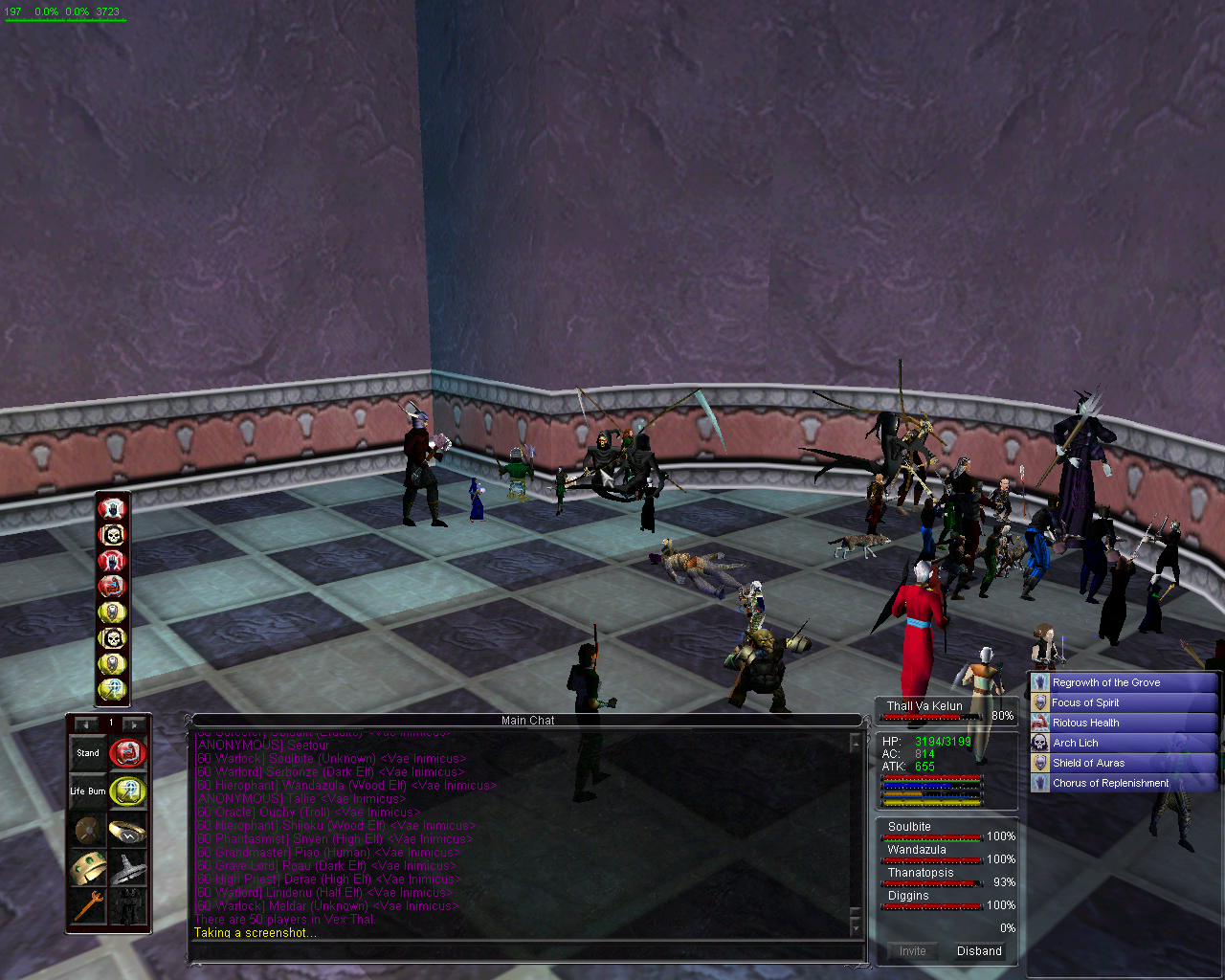The image size is (1225, 980).
Task: Select Thanatopsis in the group list
Action: coord(921,873)
